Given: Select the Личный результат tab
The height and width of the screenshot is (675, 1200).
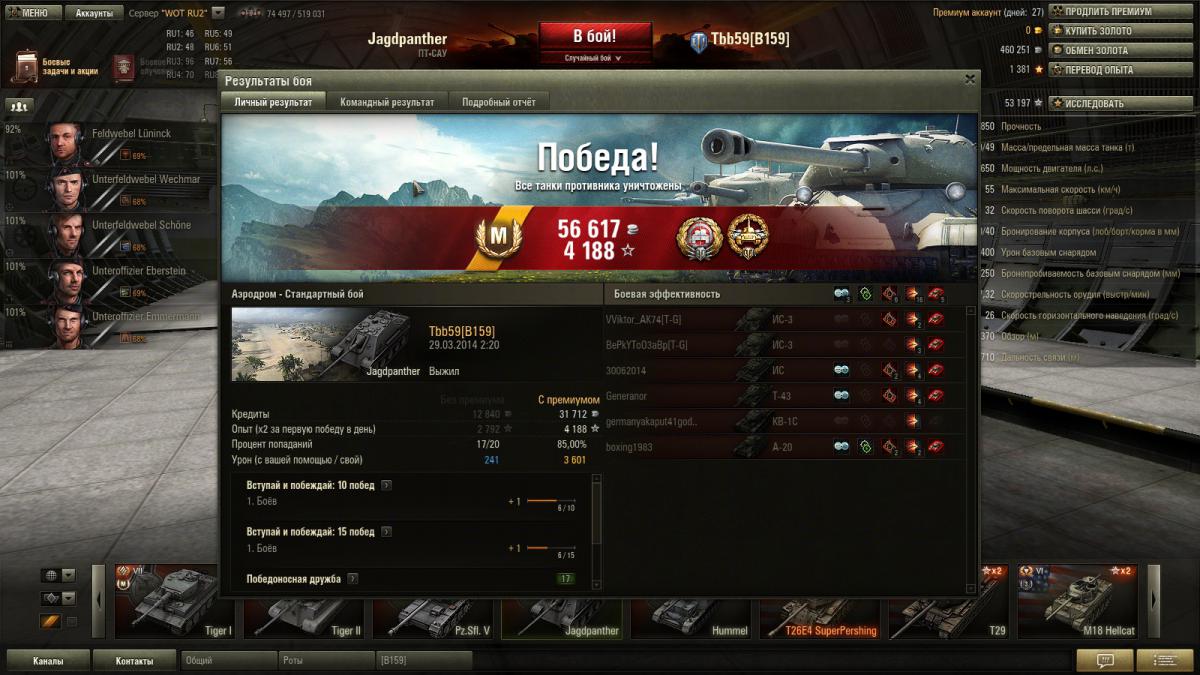Looking at the screenshot, I should pyautogui.click(x=273, y=102).
